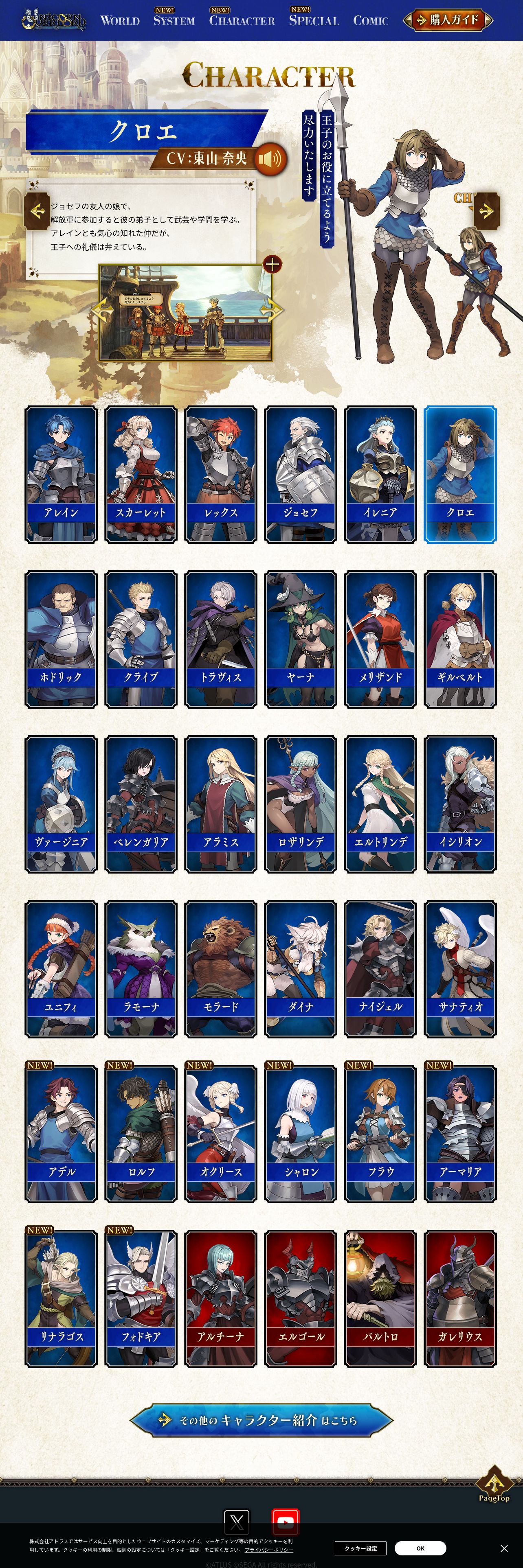523x1568 pixels.
Task: Select the アレイン character card
Action: pyautogui.click(x=61, y=474)
